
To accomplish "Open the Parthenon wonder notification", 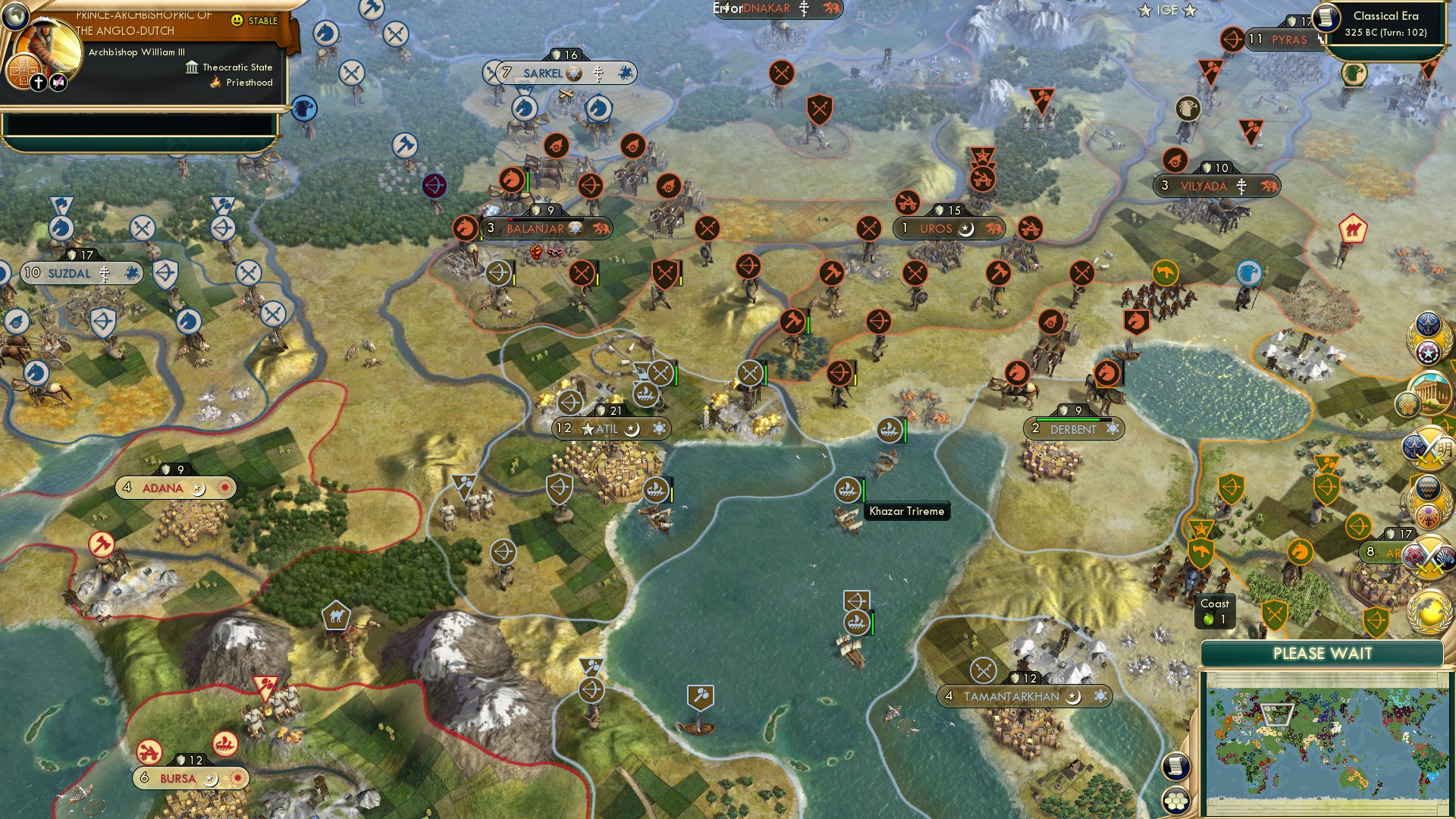I will point(1431,391).
